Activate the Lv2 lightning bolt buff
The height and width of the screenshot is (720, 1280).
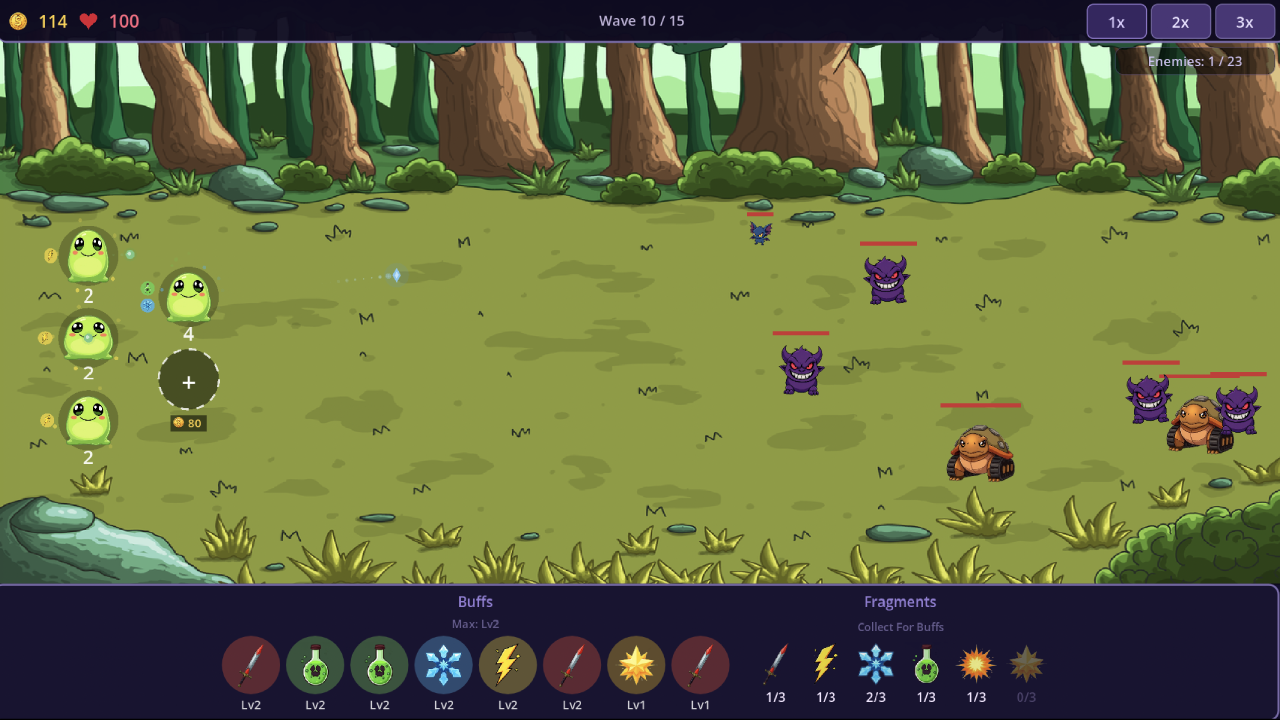pyautogui.click(x=507, y=664)
